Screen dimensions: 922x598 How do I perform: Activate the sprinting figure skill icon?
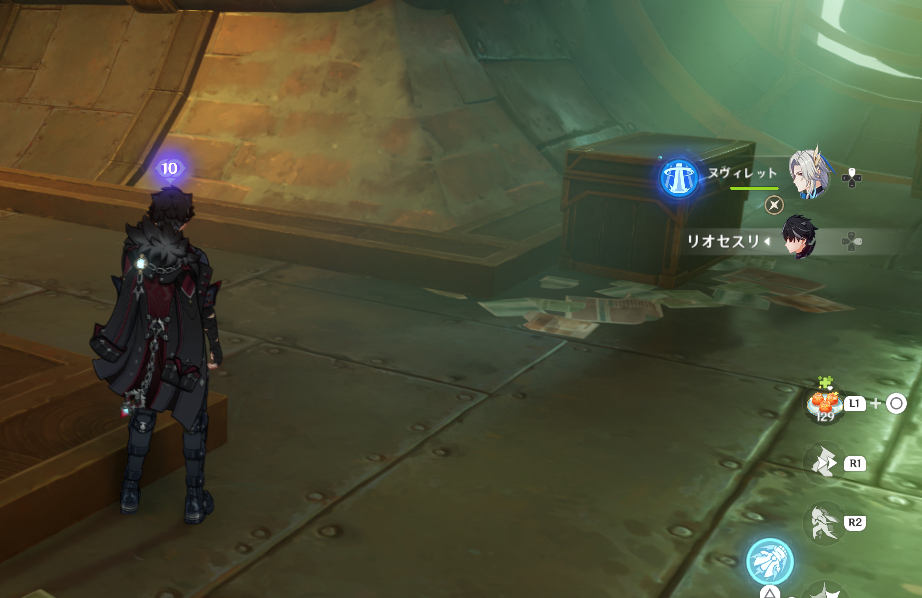pyautogui.click(x=824, y=523)
